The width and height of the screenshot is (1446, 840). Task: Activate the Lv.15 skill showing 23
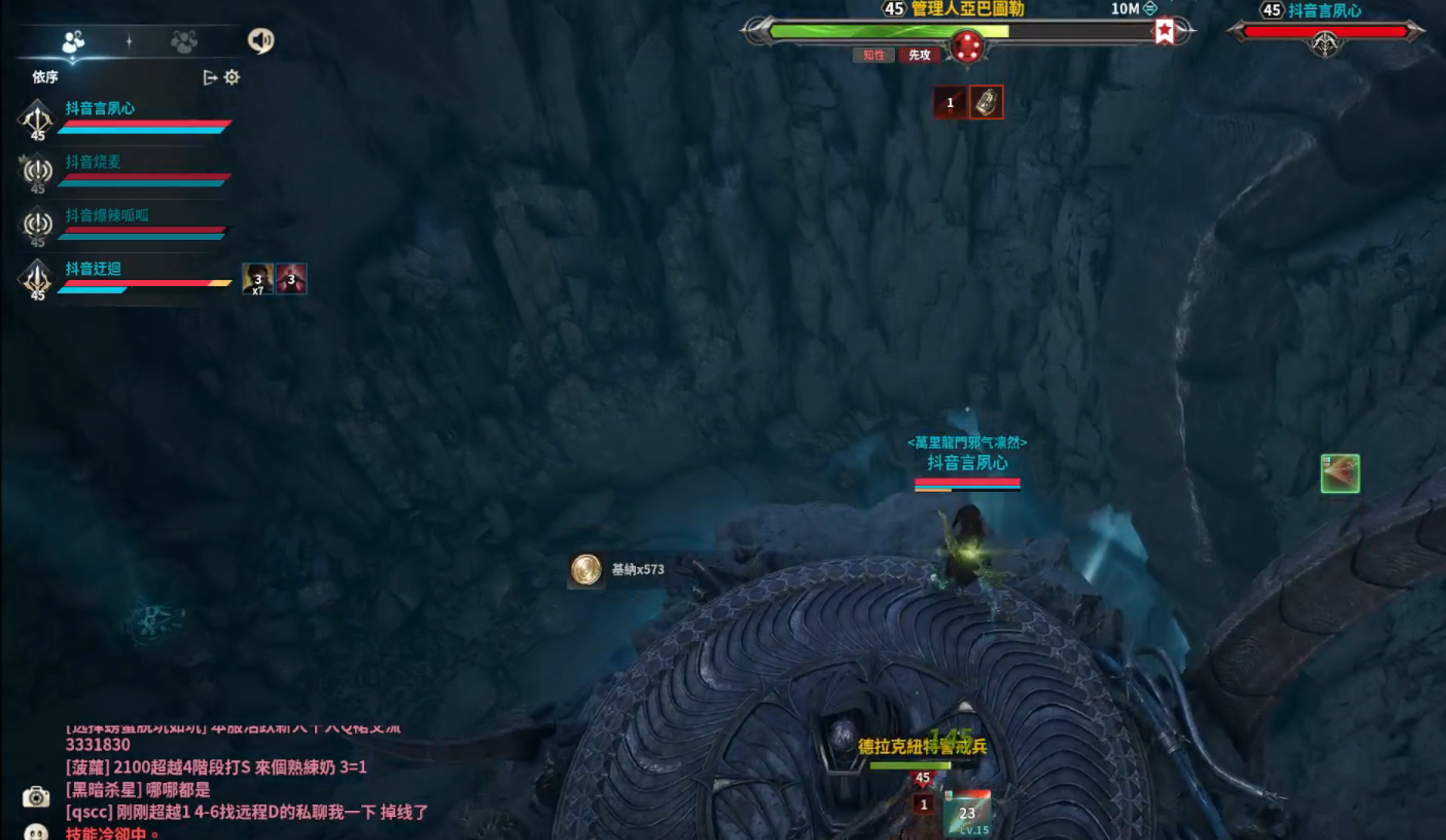tap(967, 814)
